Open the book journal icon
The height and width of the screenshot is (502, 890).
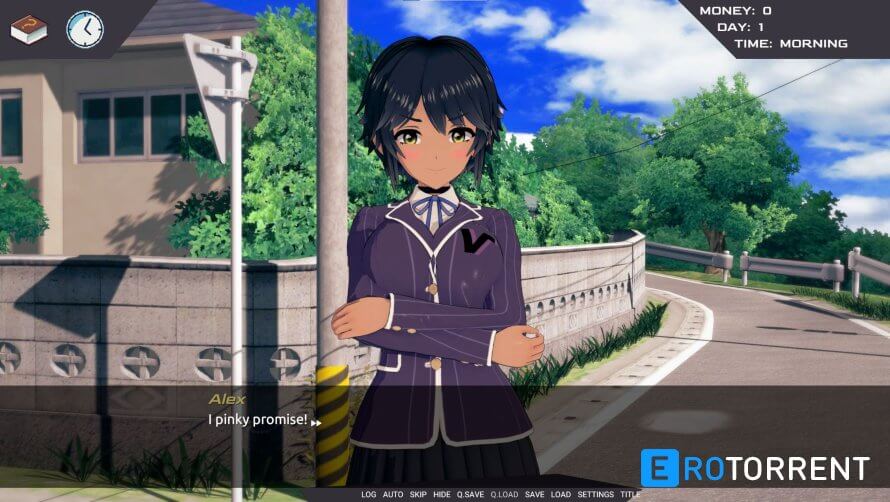pos(29,29)
